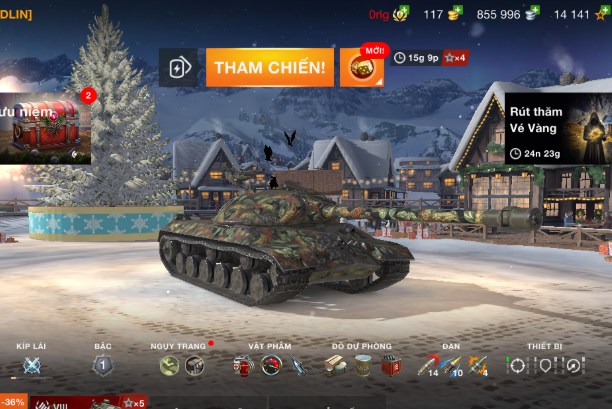
Task: Click the lightning booster button beside THAM CHIẾN!
Action: click(180, 68)
